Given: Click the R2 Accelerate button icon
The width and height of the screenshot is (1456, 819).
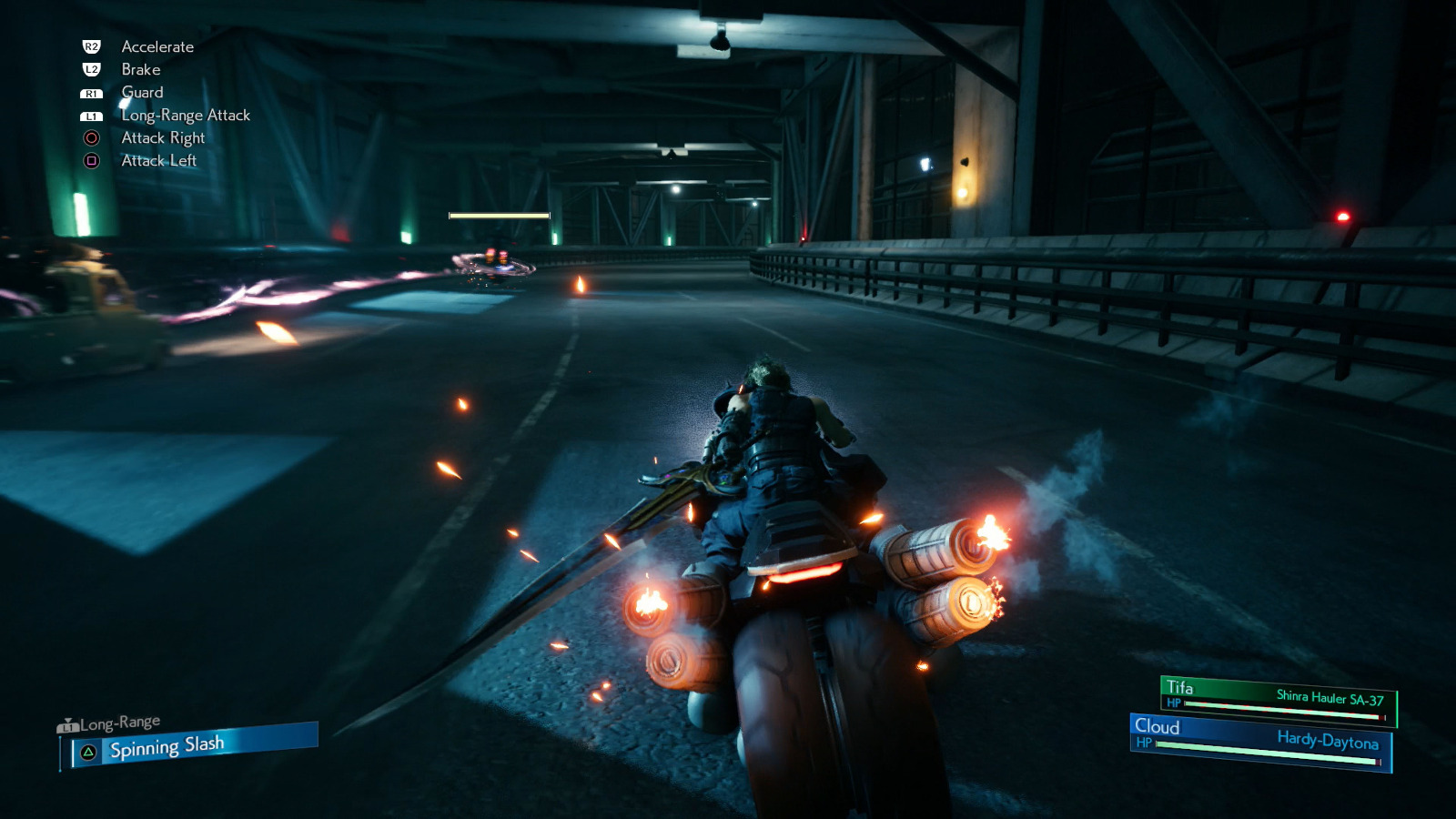Looking at the screenshot, I should 89,45.
